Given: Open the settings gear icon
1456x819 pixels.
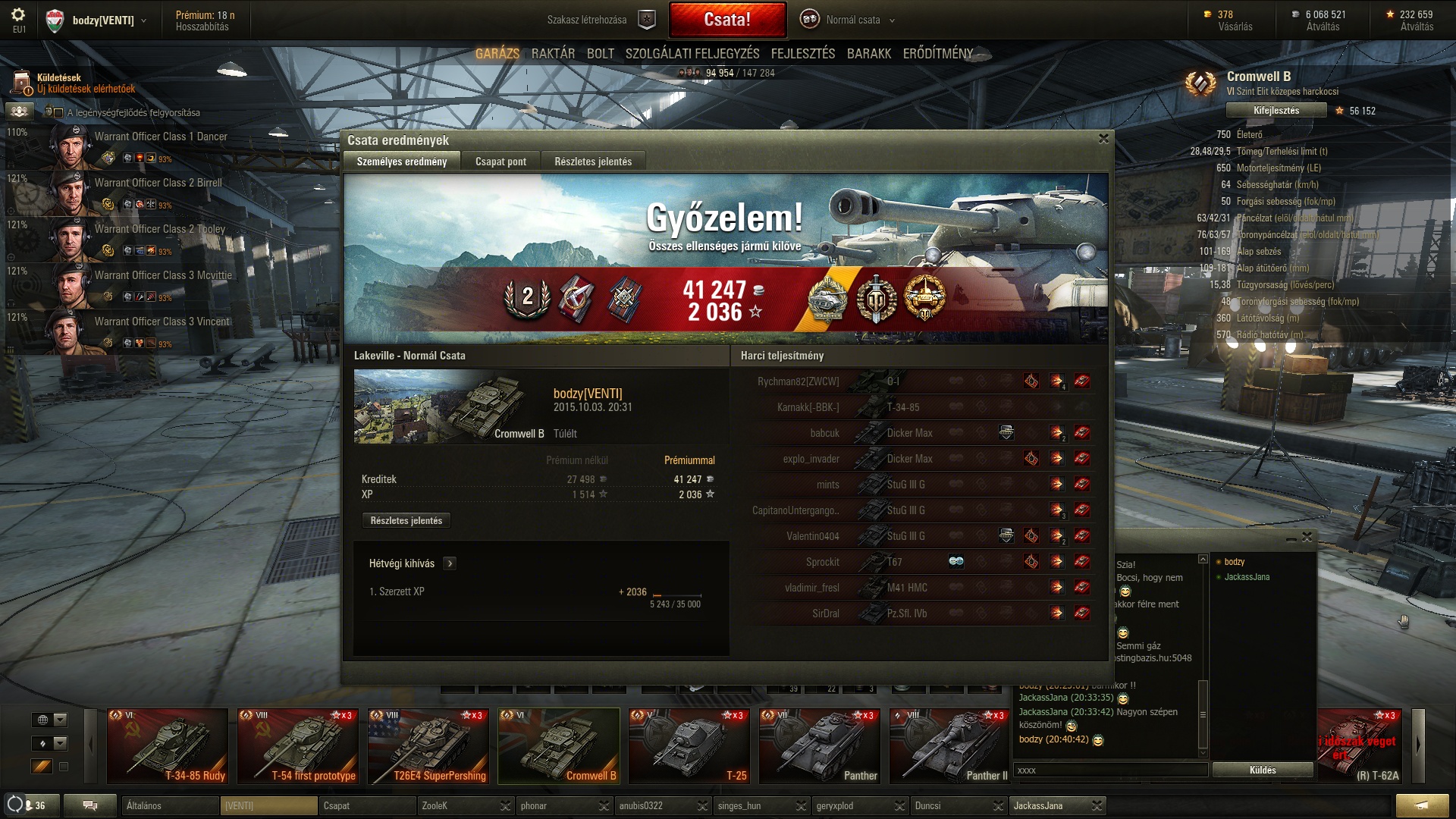Looking at the screenshot, I should pyautogui.click(x=19, y=15).
